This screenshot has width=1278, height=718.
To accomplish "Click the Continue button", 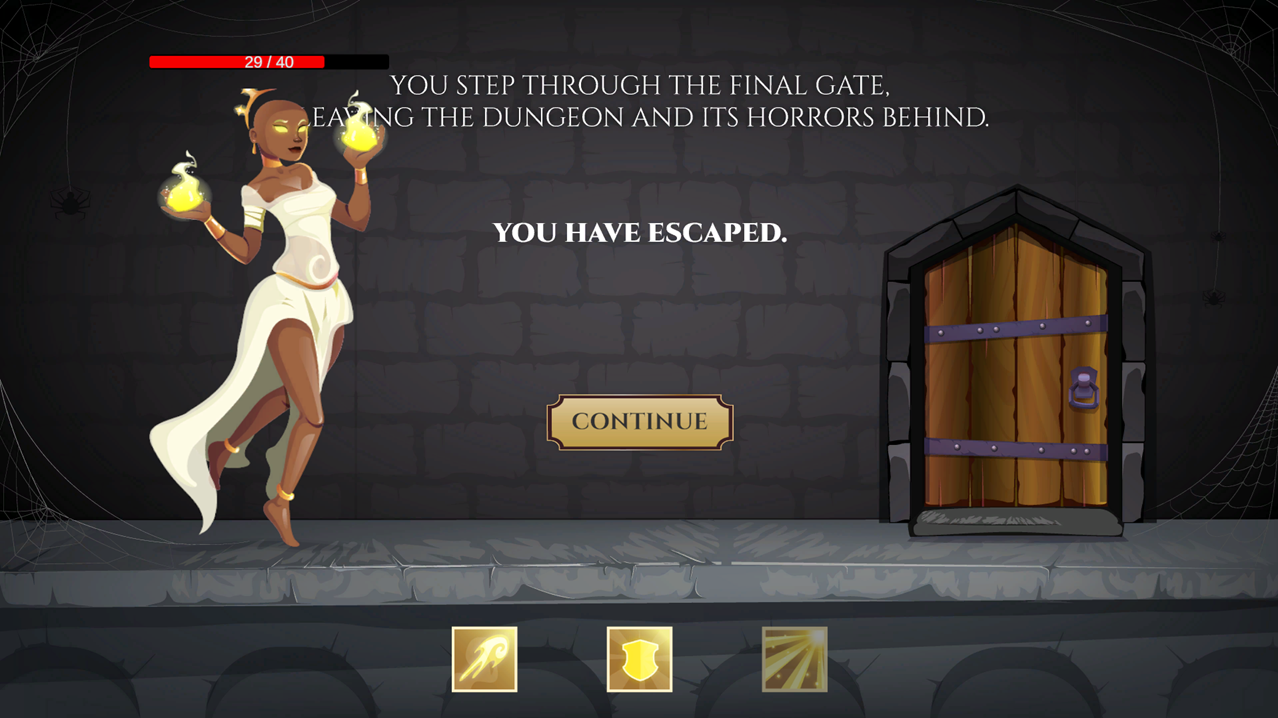I will tap(639, 422).
